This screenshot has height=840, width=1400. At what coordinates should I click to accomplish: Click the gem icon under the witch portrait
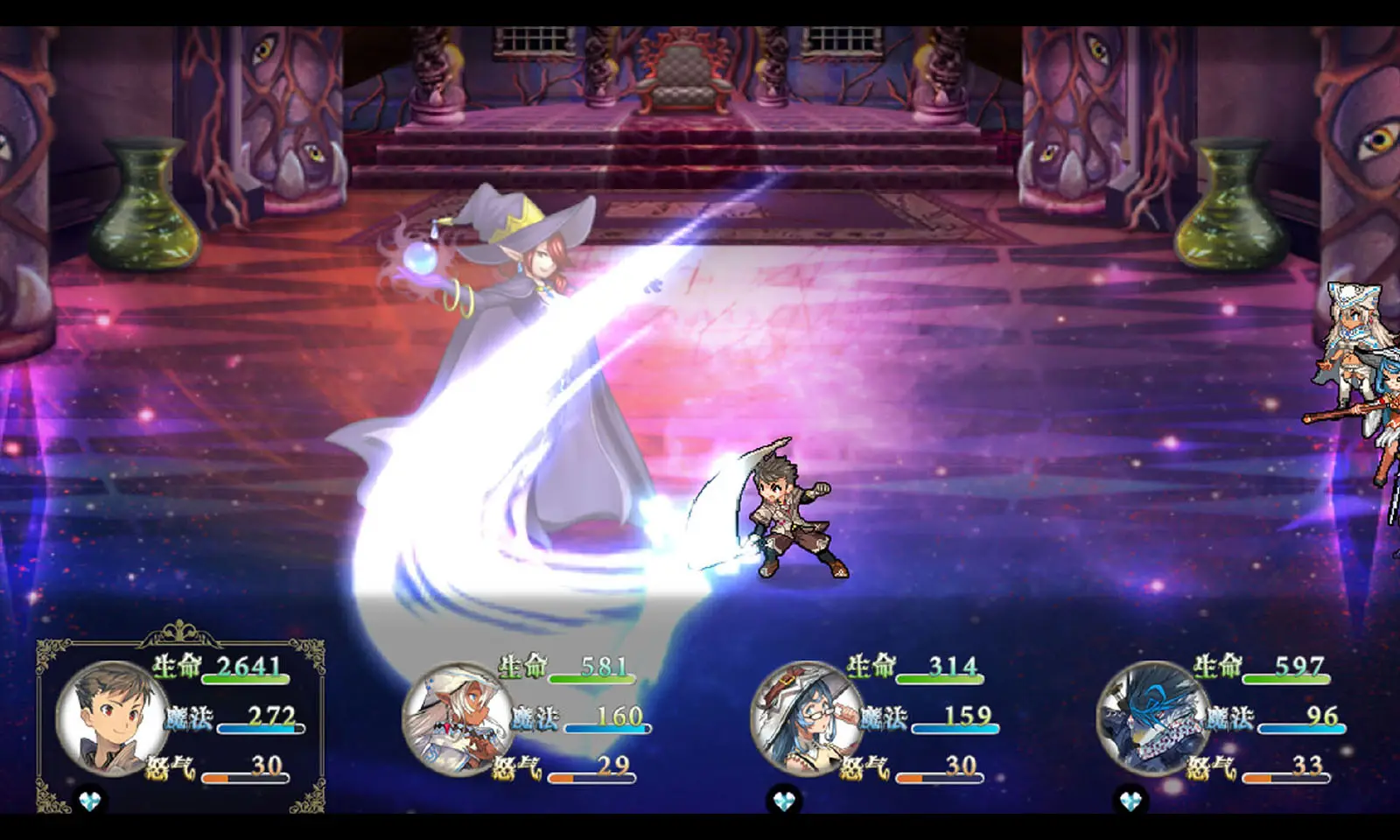click(783, 800)
